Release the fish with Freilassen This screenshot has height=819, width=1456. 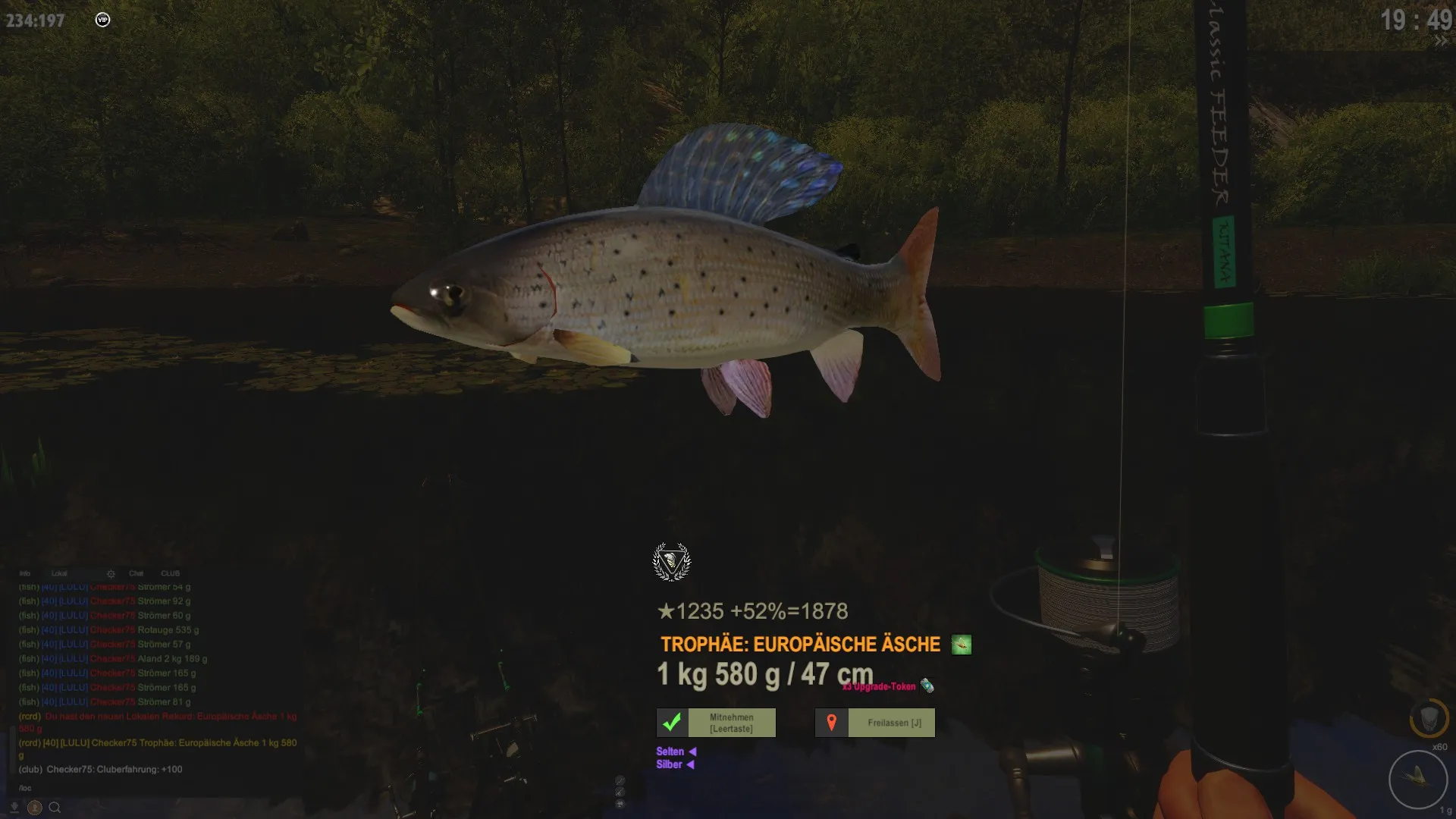click(x=874, y=723)
